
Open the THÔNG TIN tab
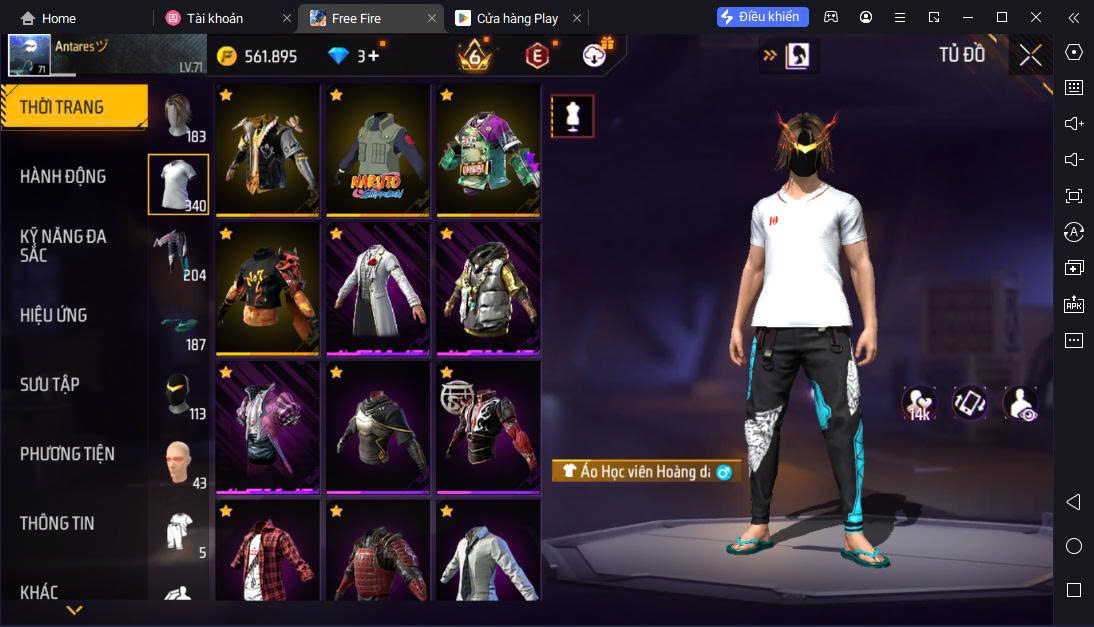[x=56, y=522]
